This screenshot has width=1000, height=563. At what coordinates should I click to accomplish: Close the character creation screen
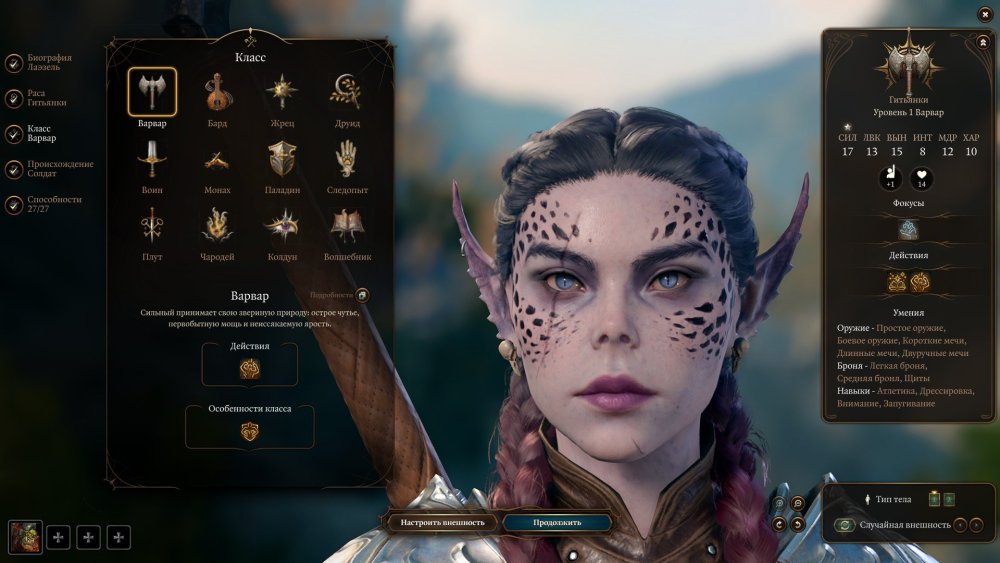(x=985, y=14)
